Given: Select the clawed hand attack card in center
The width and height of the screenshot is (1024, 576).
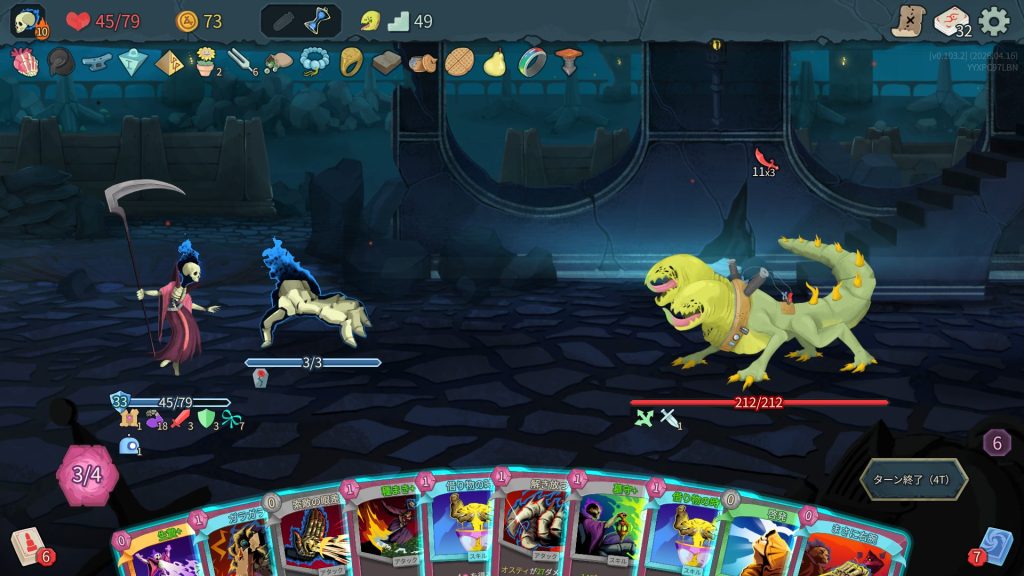Looking at the screenshot, I should 533,530.
